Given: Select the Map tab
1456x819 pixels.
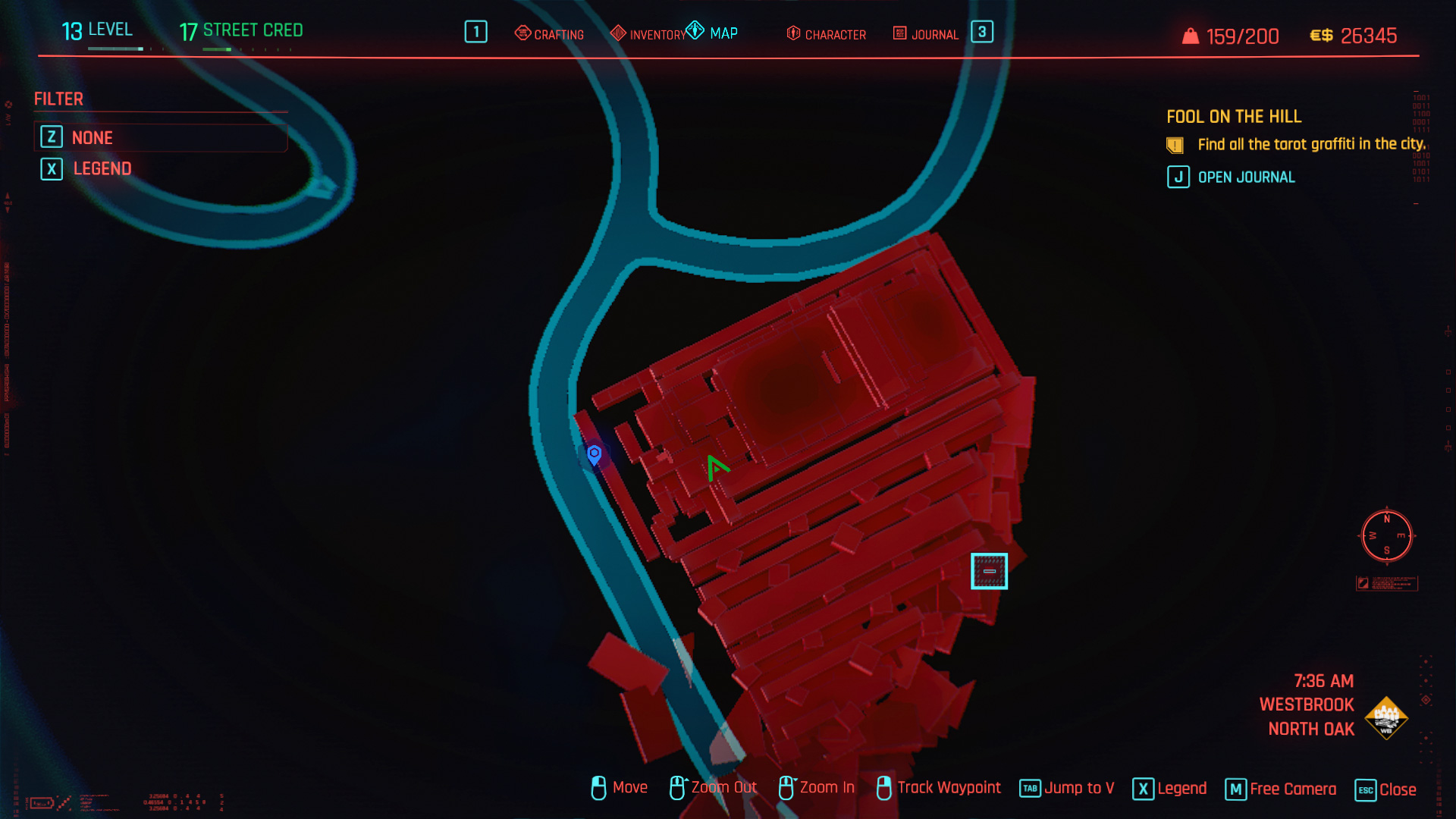Looking at the screenshot, I should [x=712, y=33].
